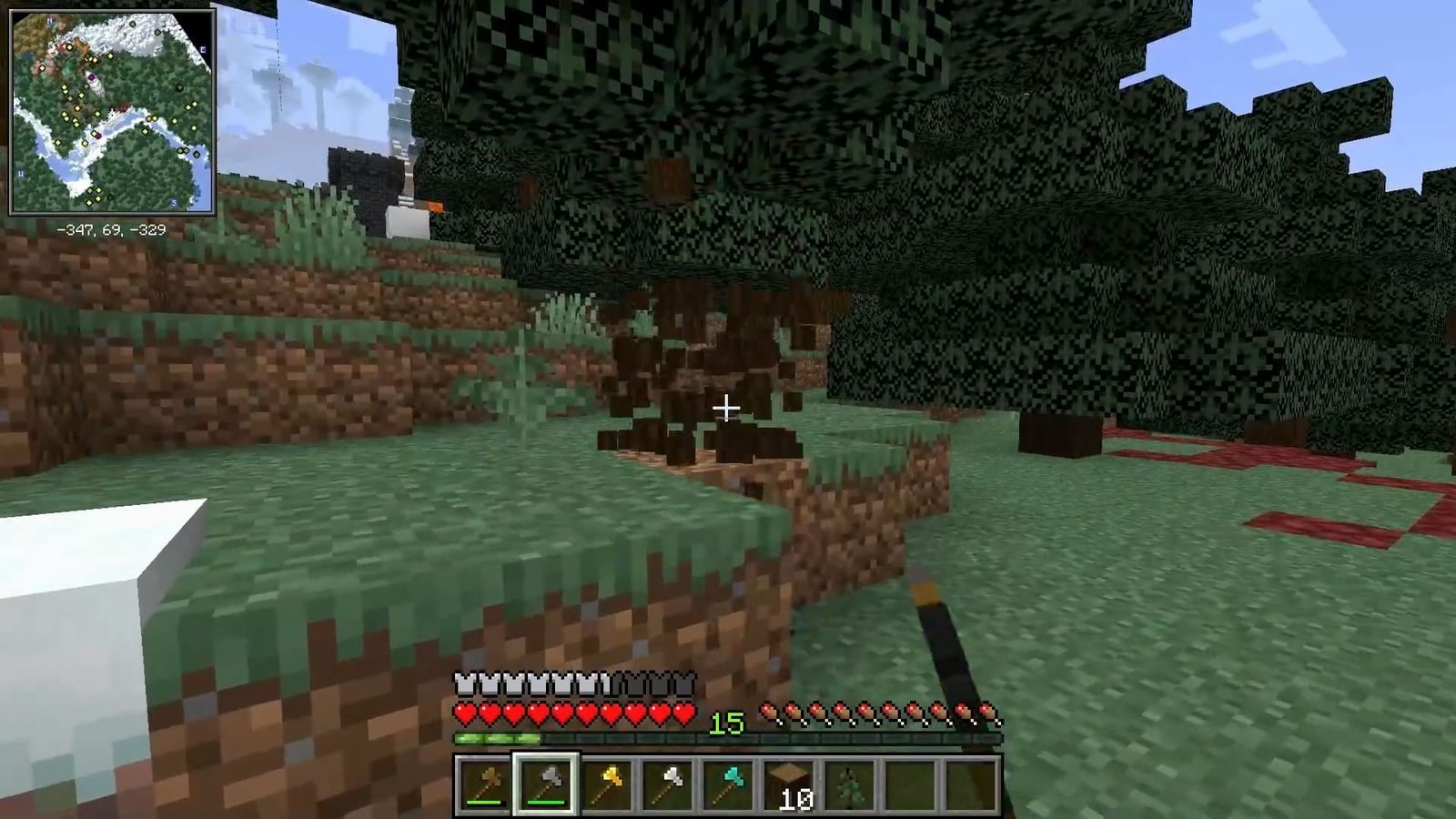
Task: Click the N direction letter on the minimap
Action: pos(48,22)
